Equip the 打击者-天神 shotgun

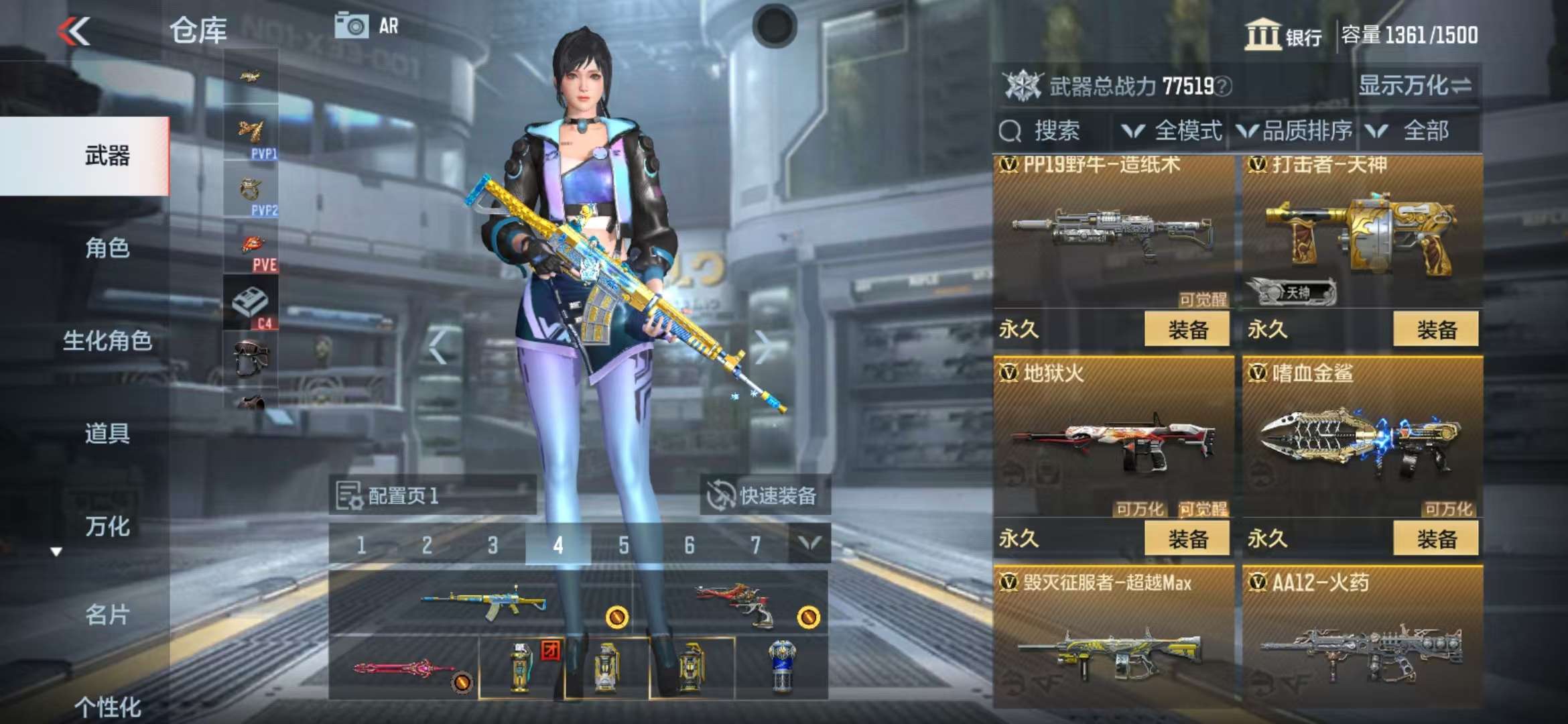[1435, 329]
